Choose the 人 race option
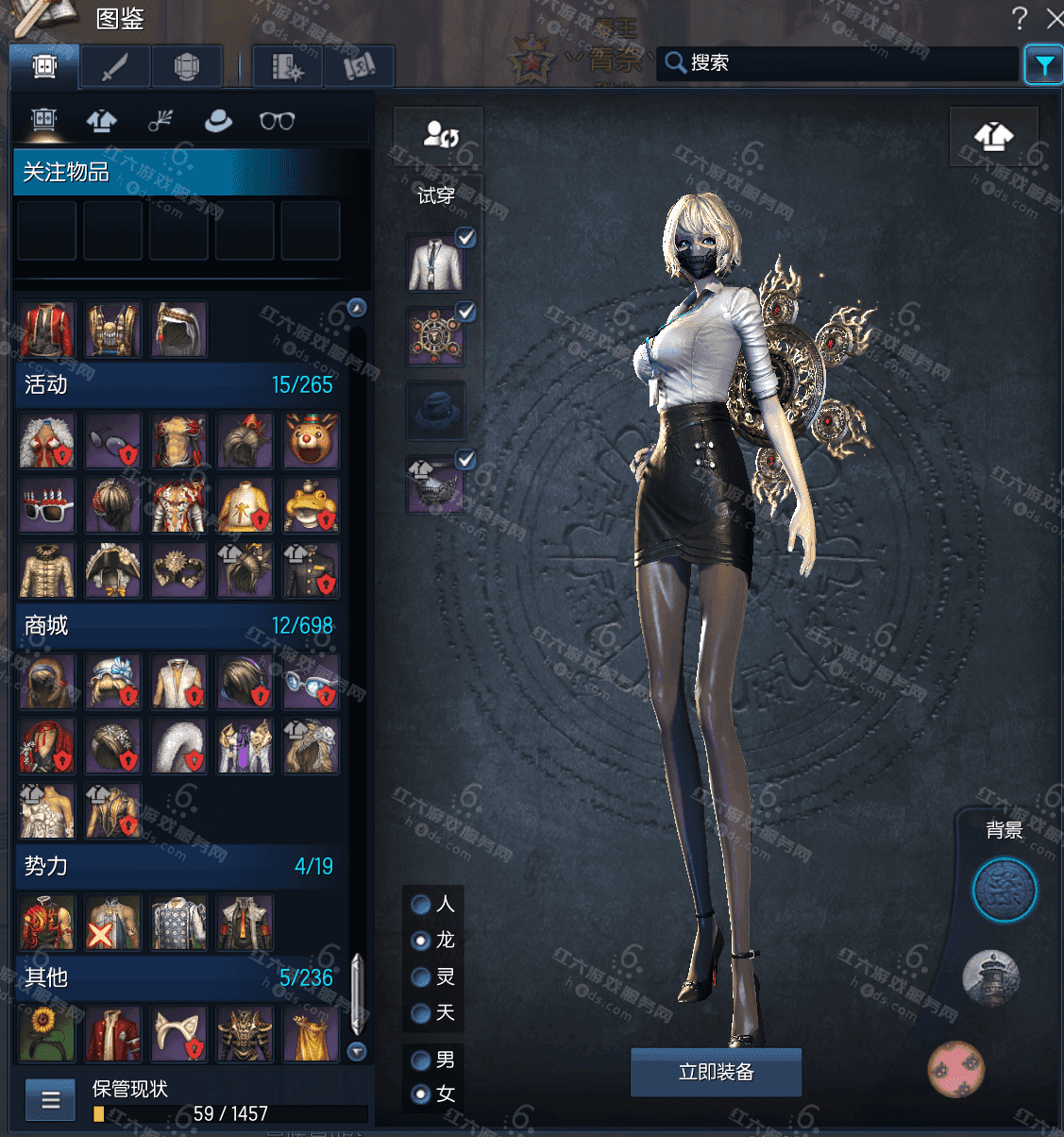 421,905
